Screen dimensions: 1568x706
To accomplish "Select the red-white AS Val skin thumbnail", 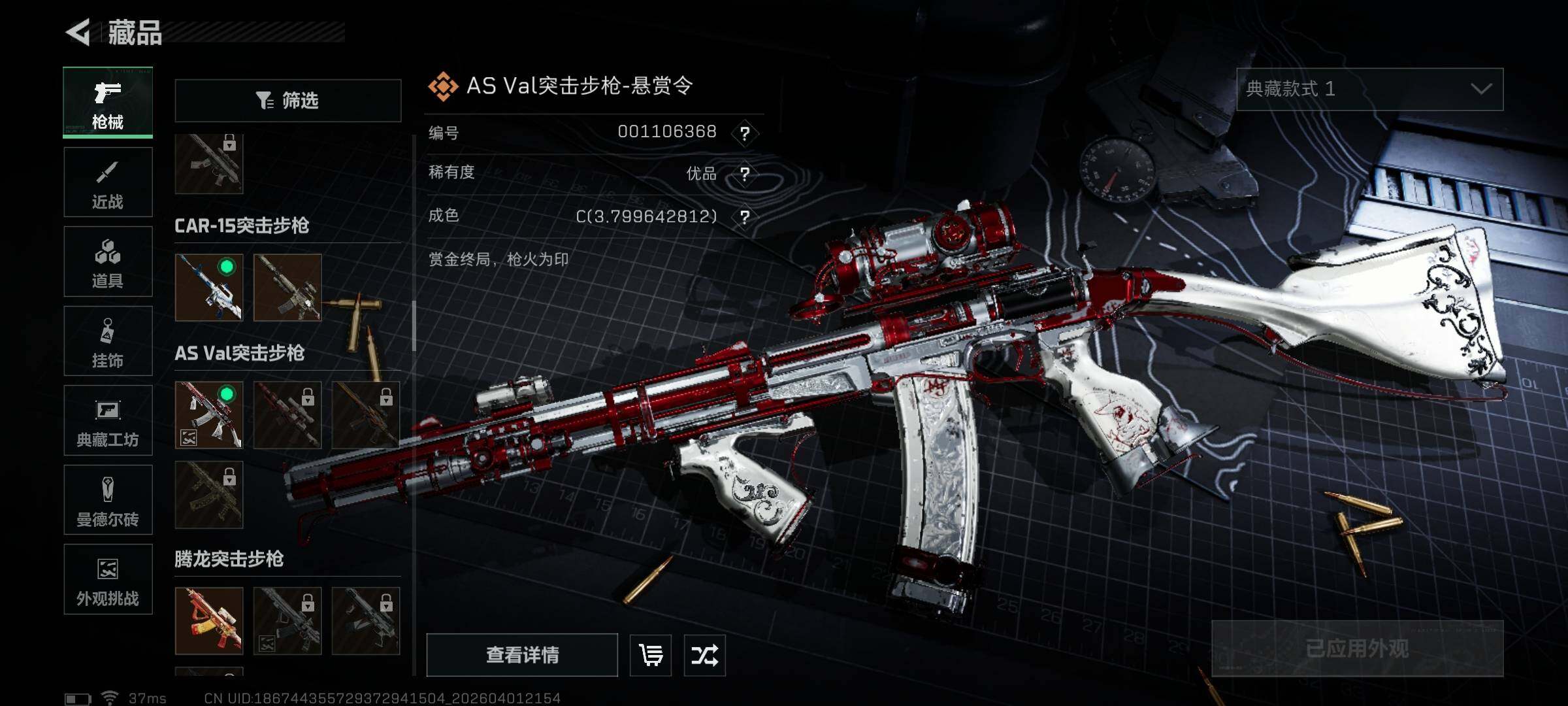I will point(209,415).
